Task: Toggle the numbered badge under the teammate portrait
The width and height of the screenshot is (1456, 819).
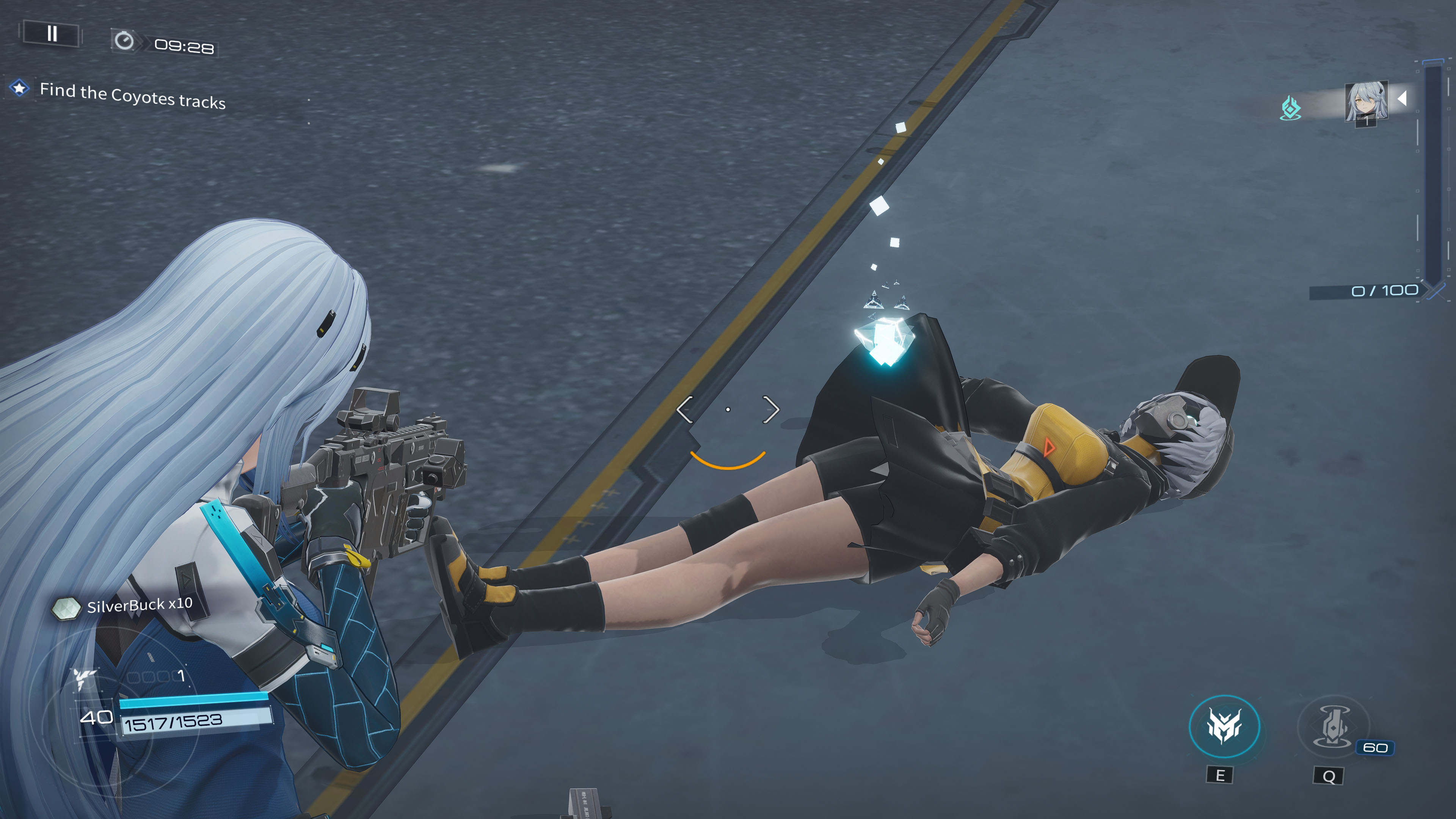Action: tap(1367, 122)
